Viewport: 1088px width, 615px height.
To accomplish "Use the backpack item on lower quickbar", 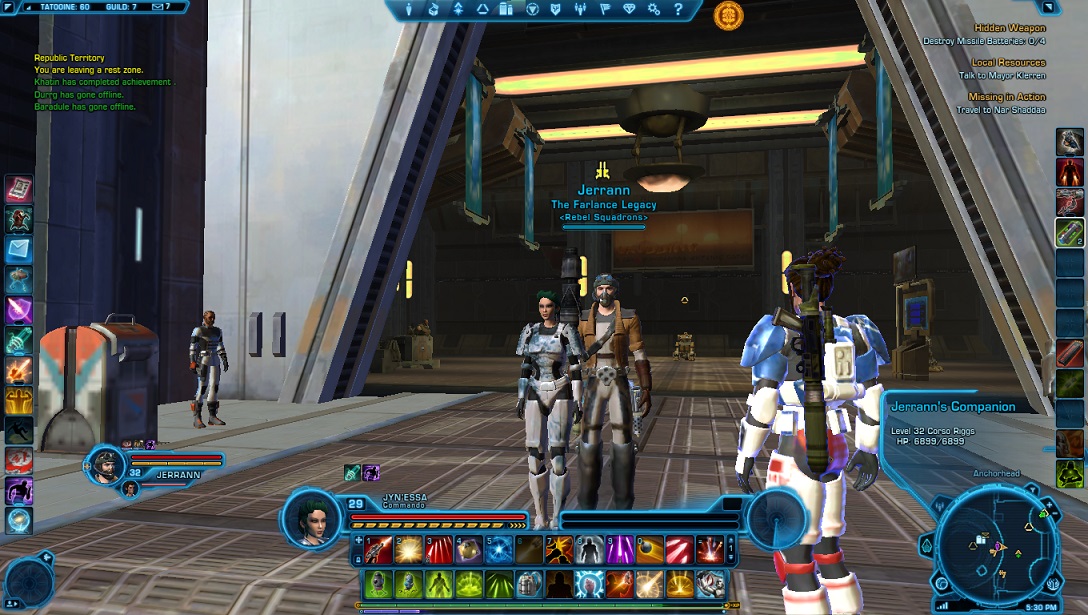I will point(529,584).
